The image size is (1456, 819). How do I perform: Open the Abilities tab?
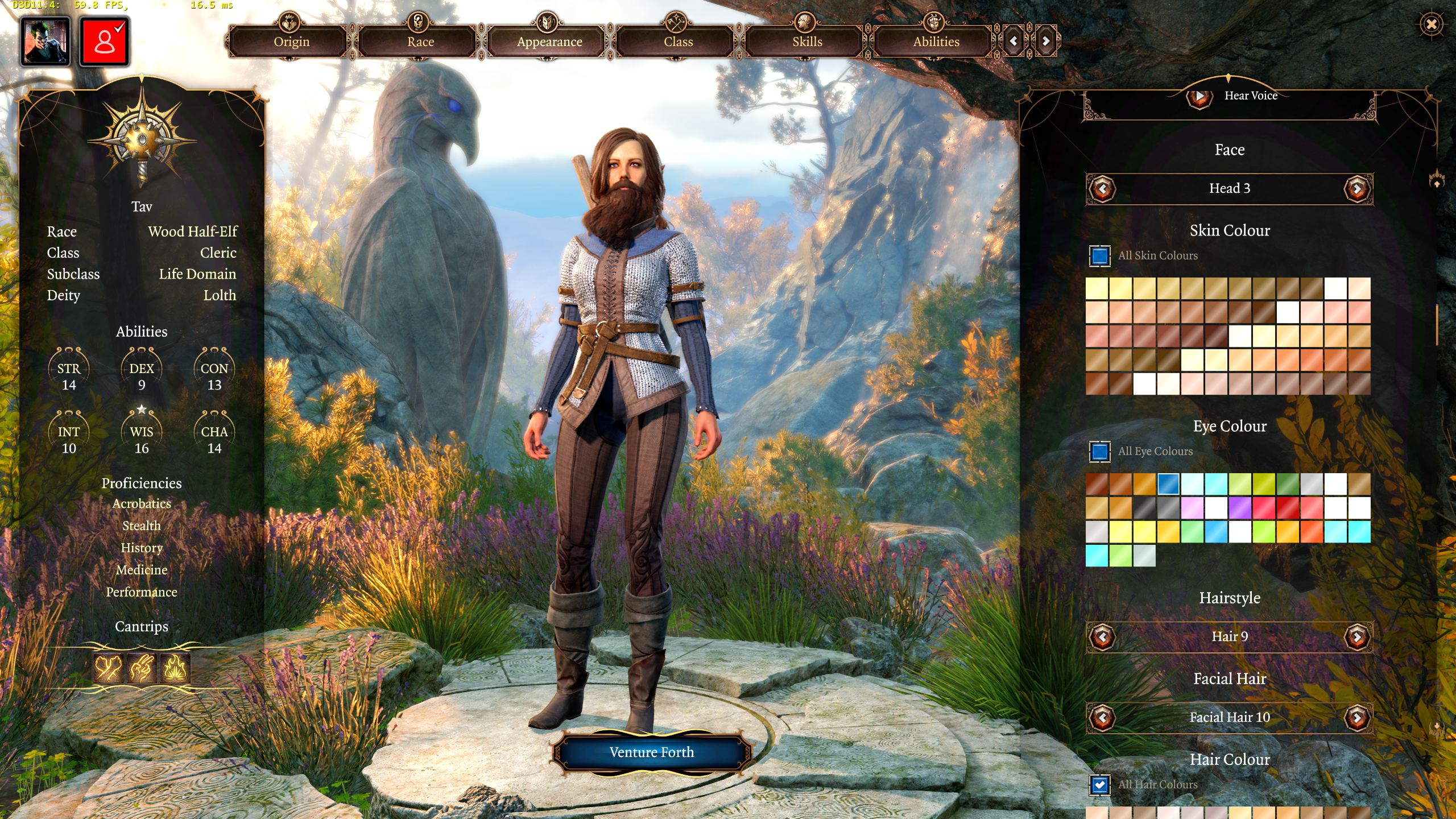coord(936,42)
